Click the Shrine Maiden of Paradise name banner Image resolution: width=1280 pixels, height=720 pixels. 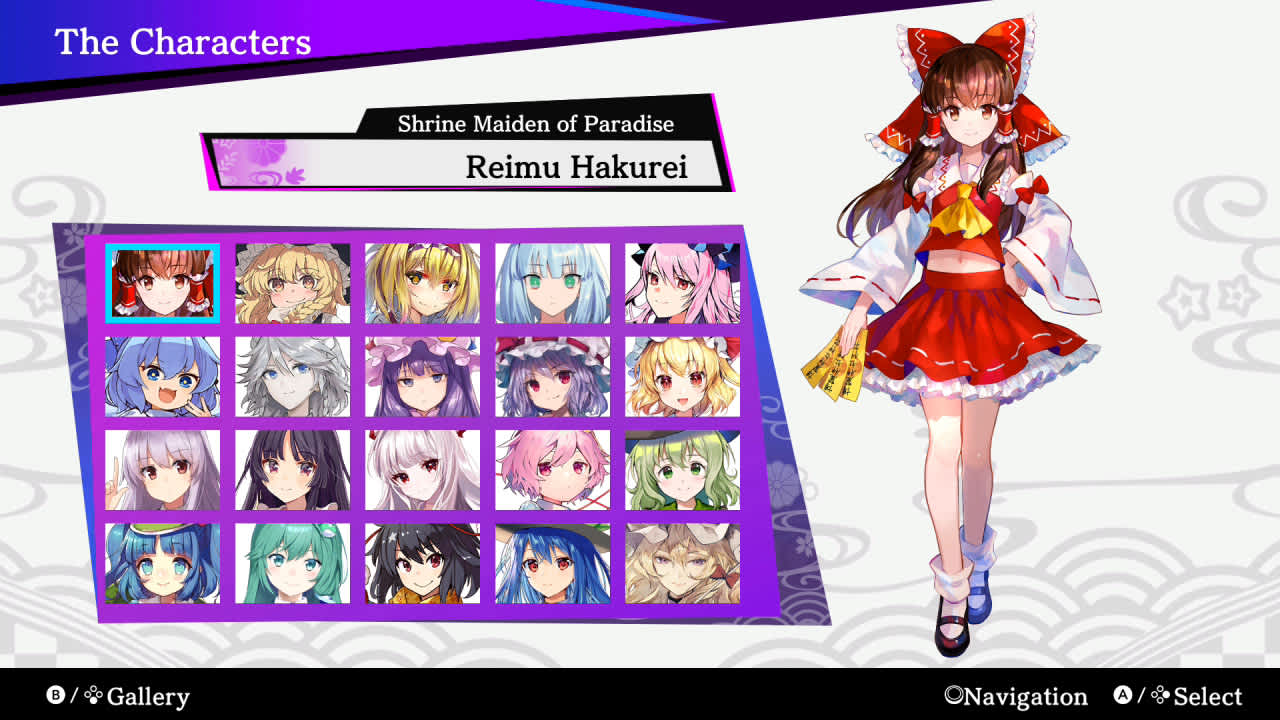[536, 124]
